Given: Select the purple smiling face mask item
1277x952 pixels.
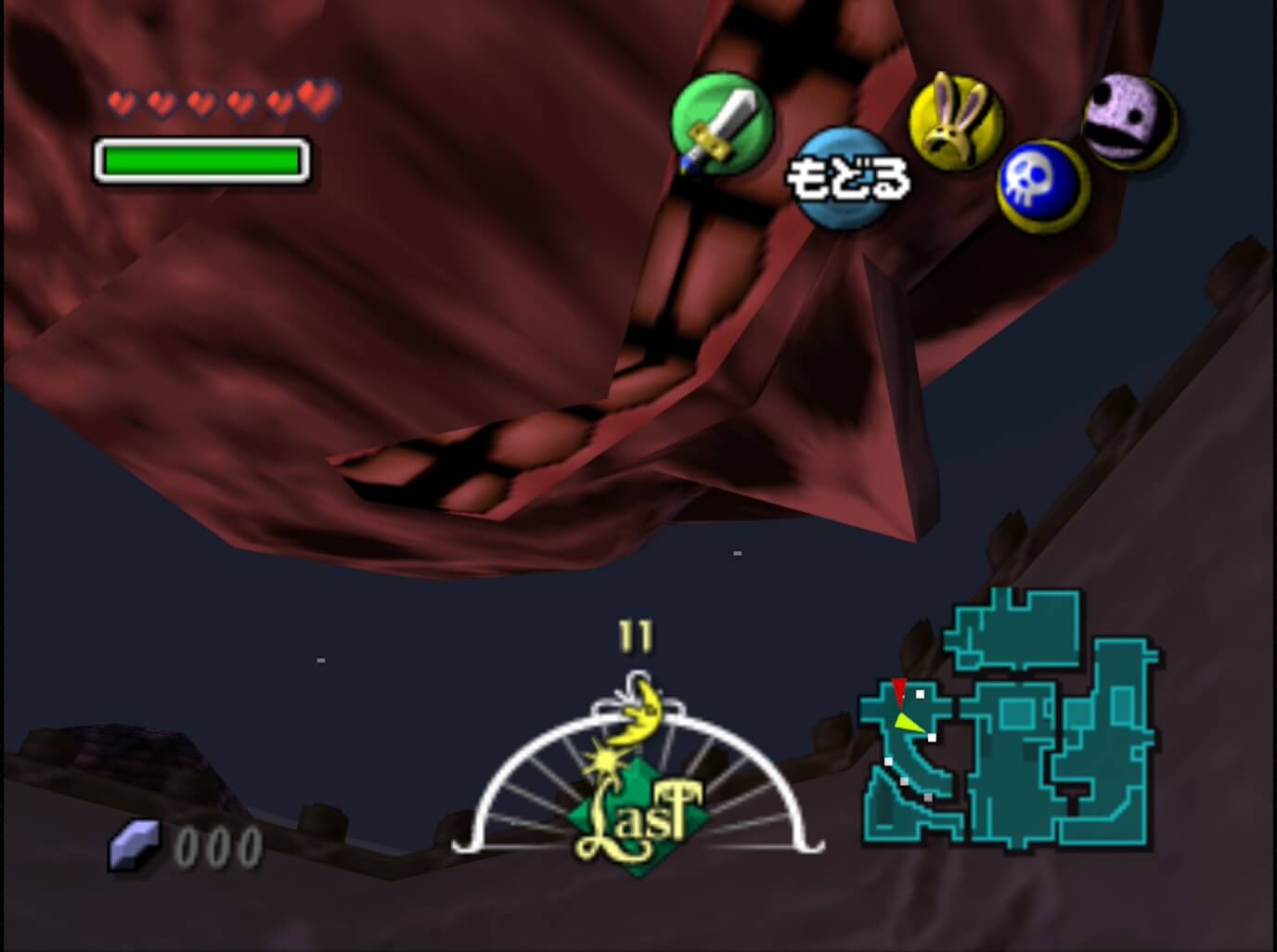Looking at the screenshot, I should tap(1129, 121).
